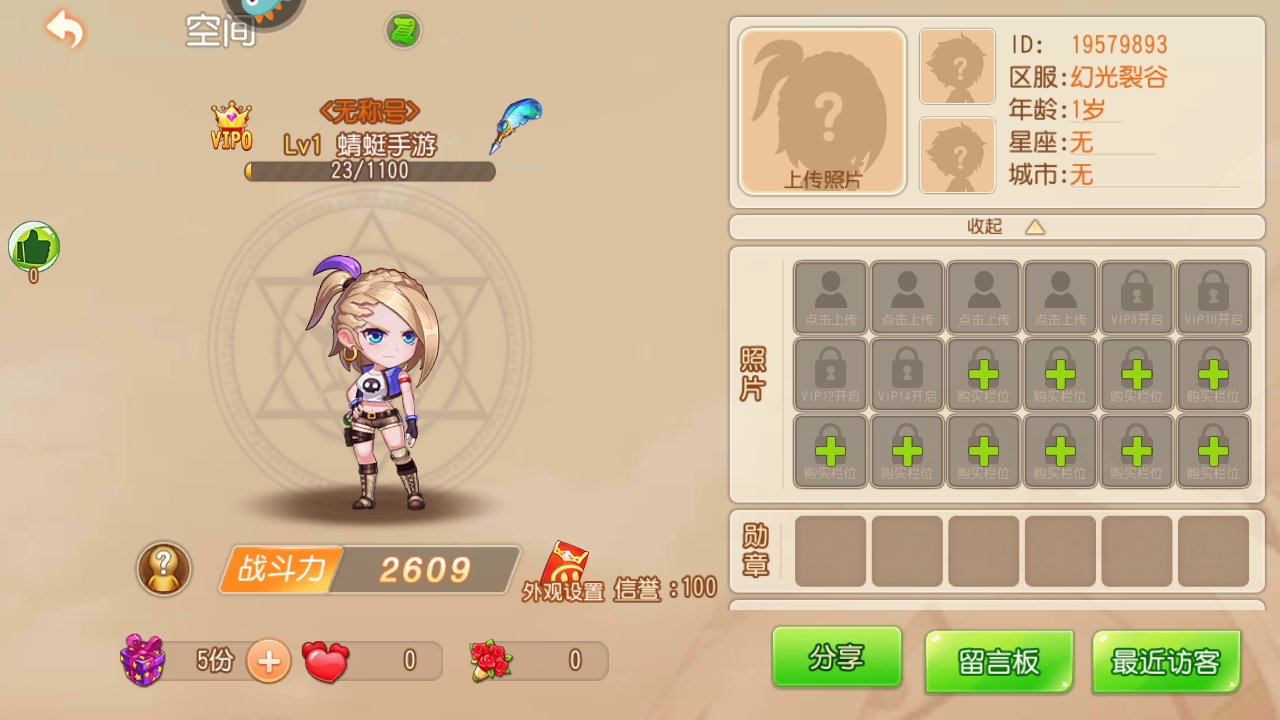Open the 留言板 message board
The height and width of the screenshot is (720, 1280).
999,661
